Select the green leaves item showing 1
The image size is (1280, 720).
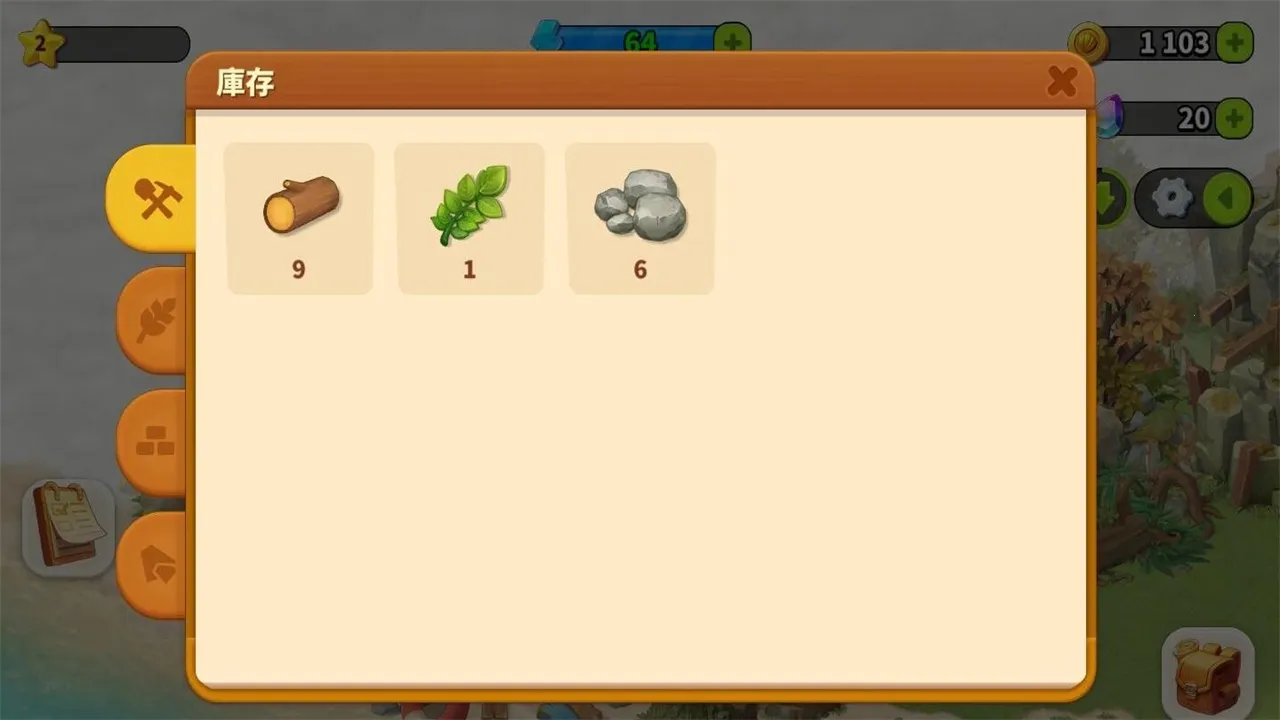click(470, 217)
